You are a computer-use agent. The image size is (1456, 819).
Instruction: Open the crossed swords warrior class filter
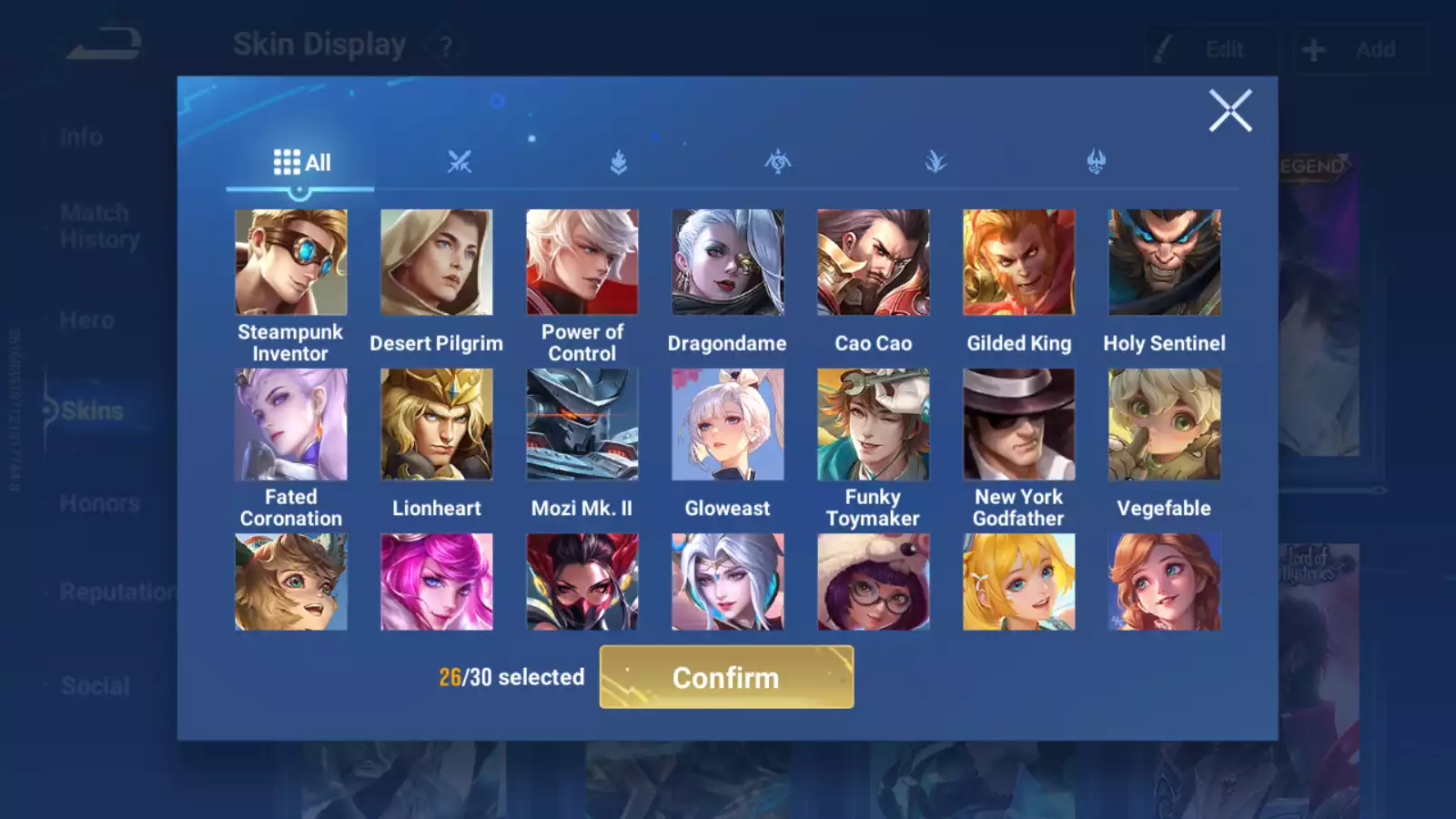[x=461, y=161]
